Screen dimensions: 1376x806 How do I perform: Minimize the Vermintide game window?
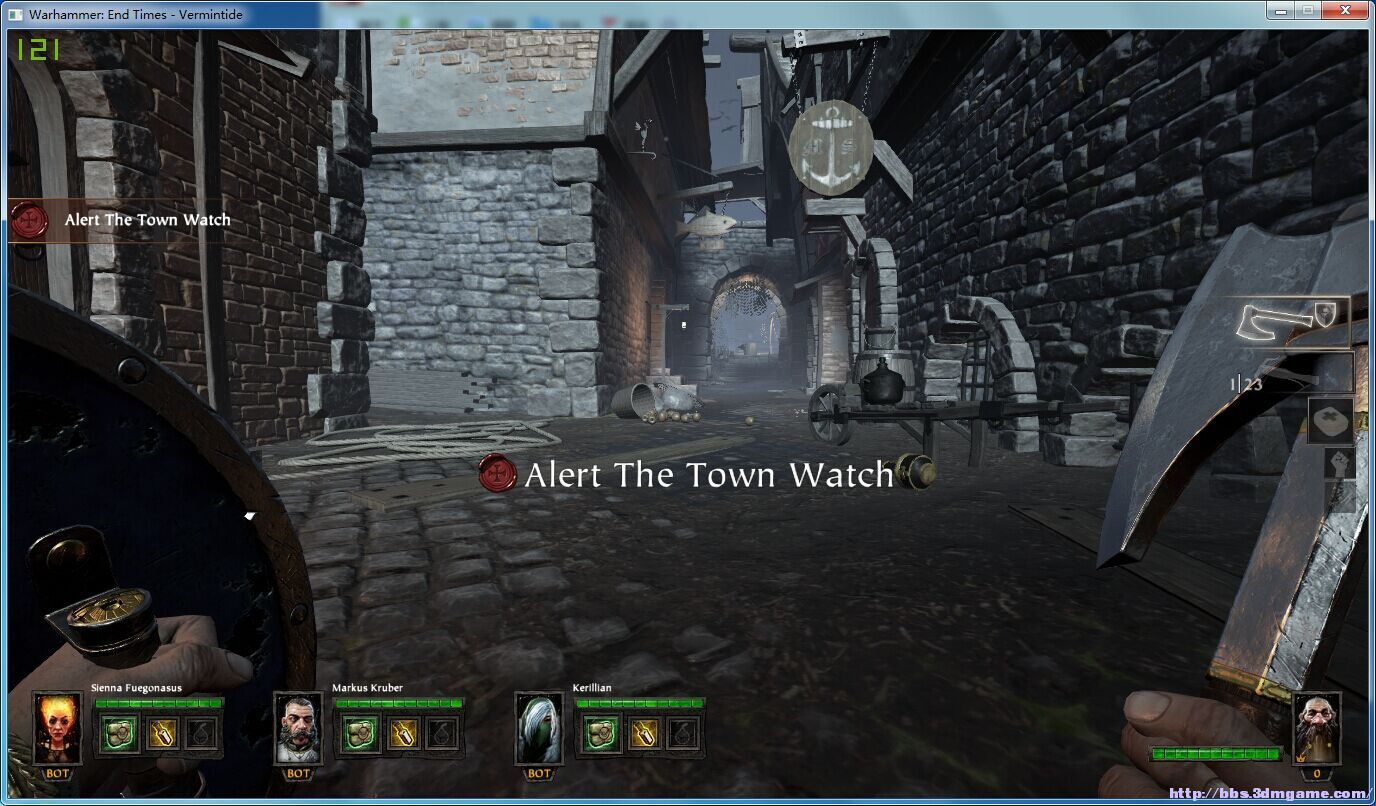click(x=1279, y=10)
